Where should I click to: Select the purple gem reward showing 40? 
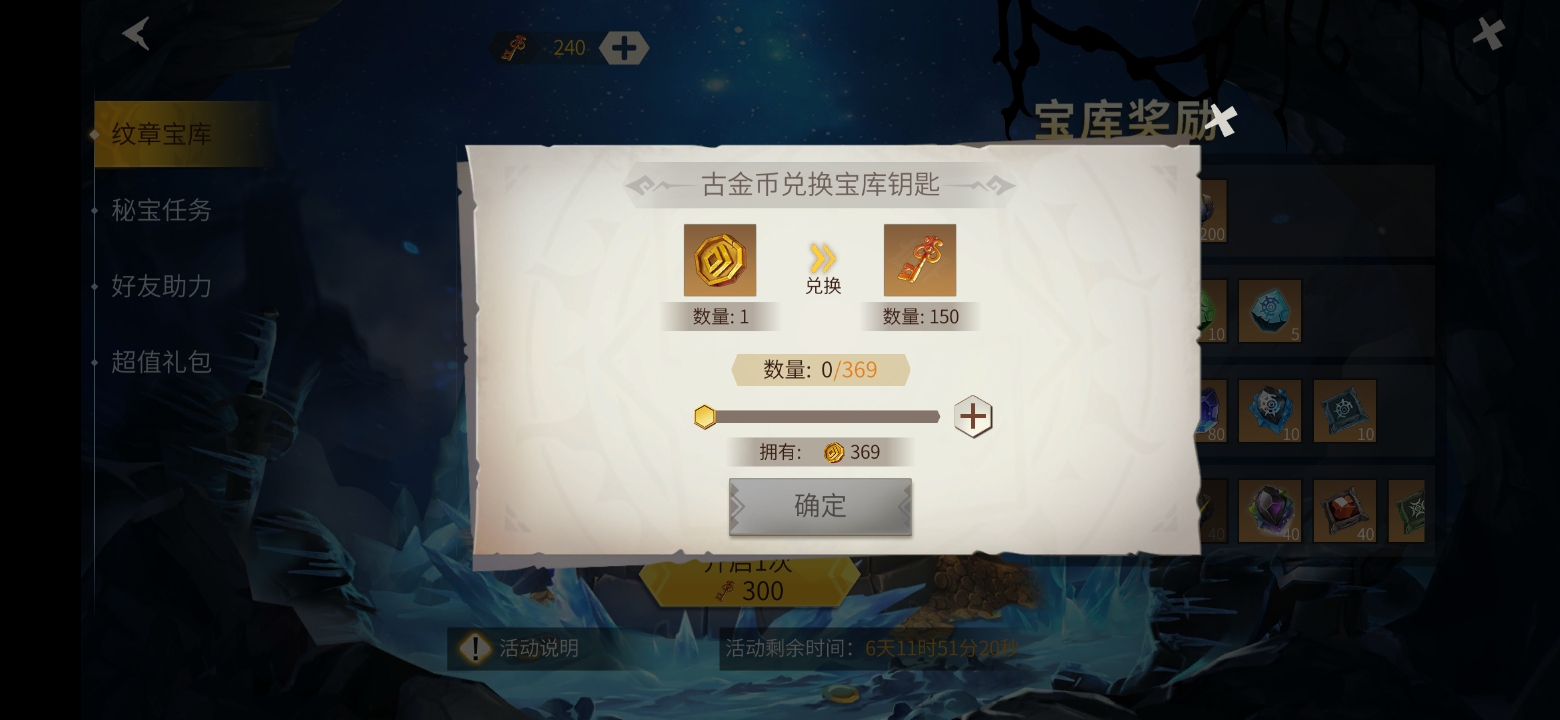coord(1270,510)
